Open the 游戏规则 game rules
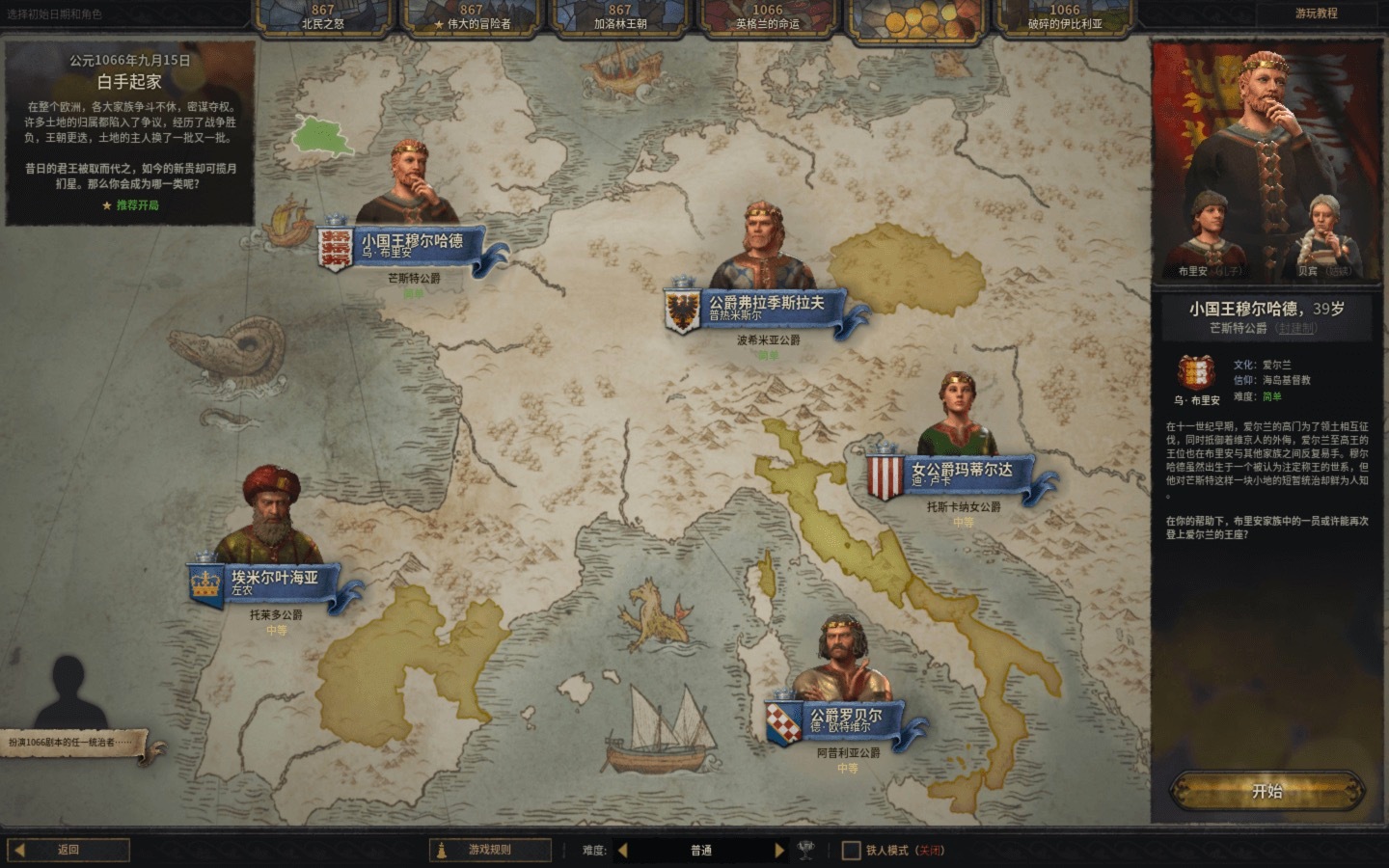This screenshot has height=868, width=1389. [x=490, y=850]
